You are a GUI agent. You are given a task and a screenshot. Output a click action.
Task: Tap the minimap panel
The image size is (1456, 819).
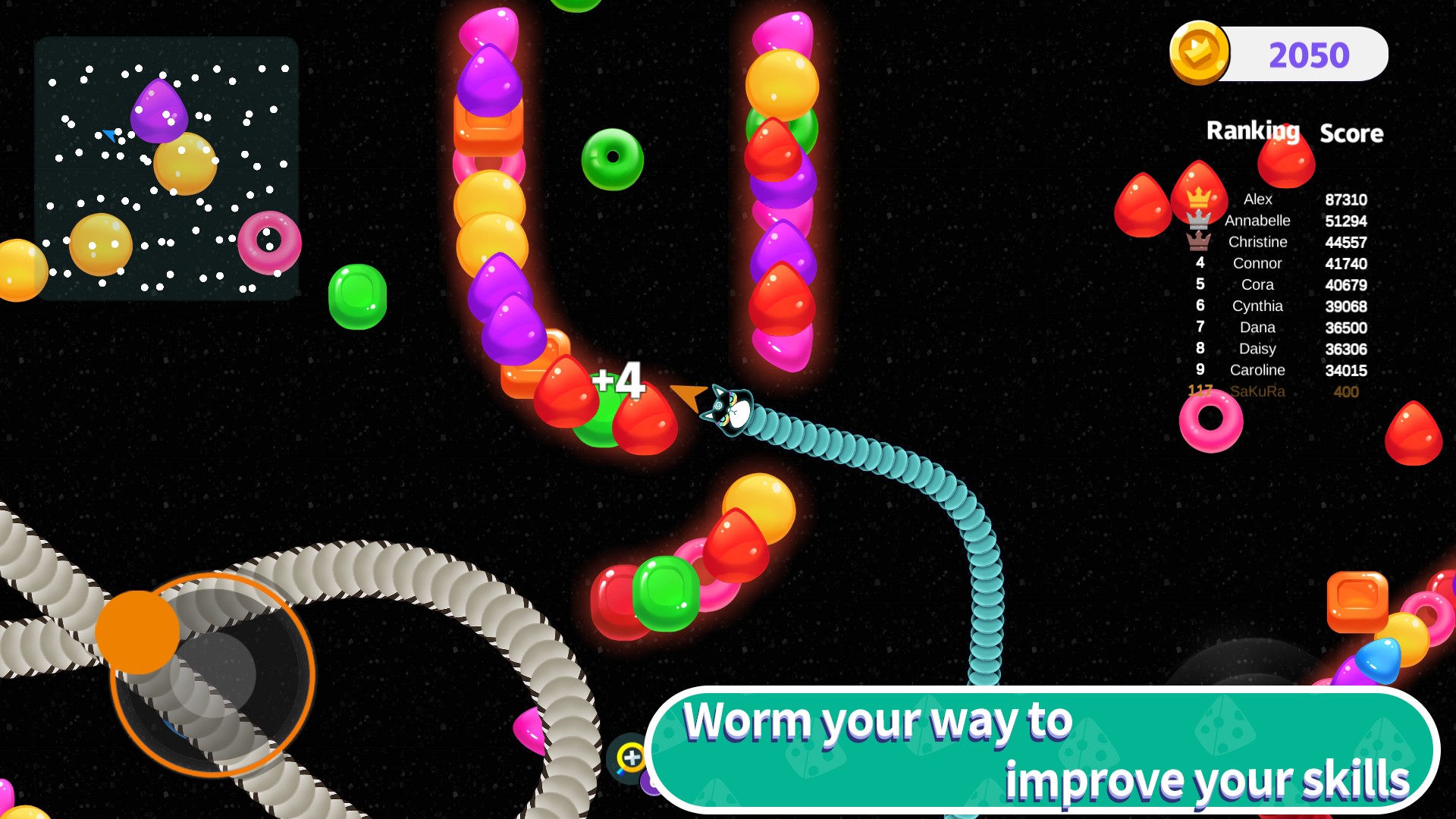point(166,168)
